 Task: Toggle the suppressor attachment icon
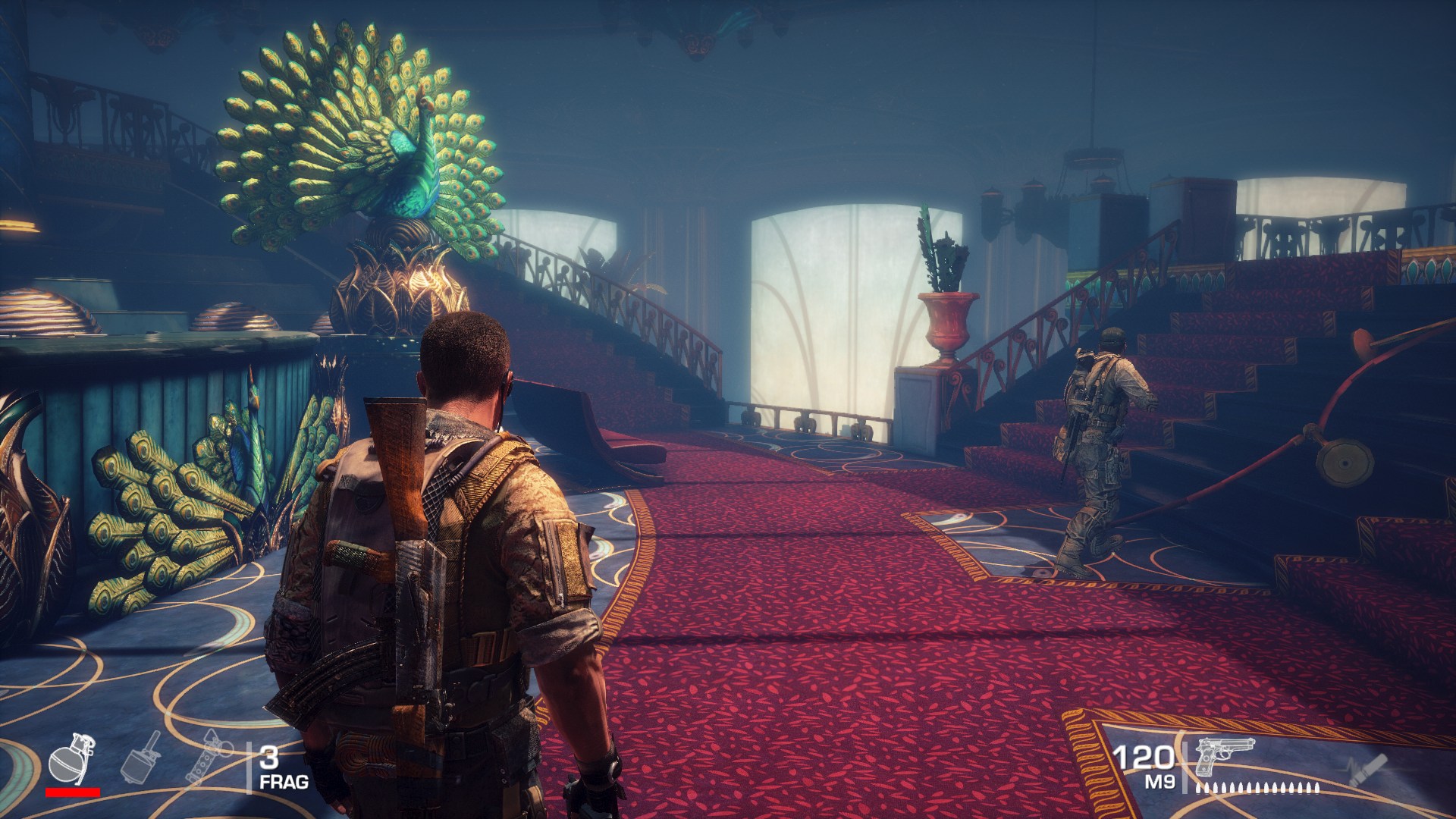1367,770
